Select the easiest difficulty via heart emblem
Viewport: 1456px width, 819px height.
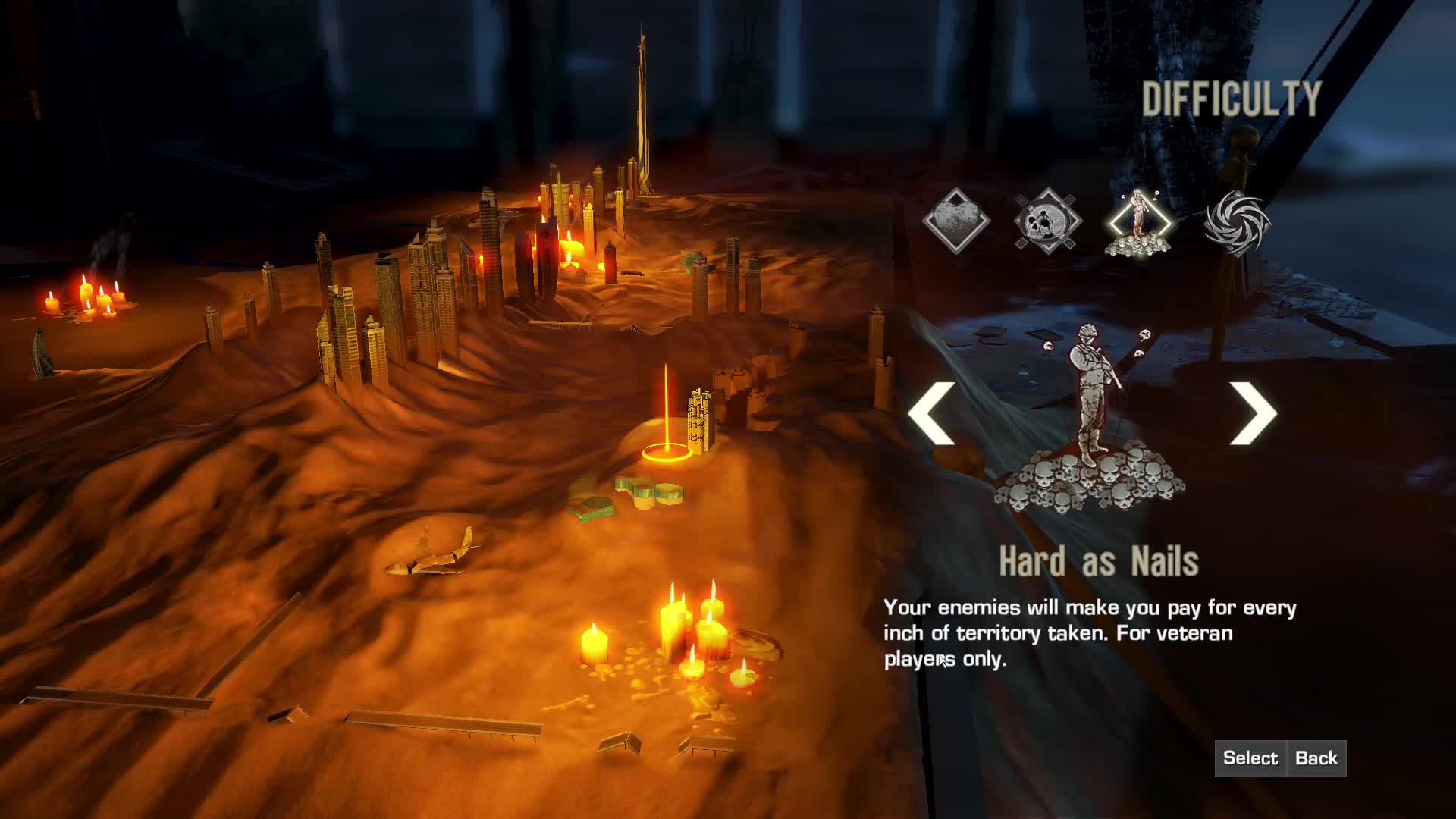pyautogui.click(x=957, y=220)
